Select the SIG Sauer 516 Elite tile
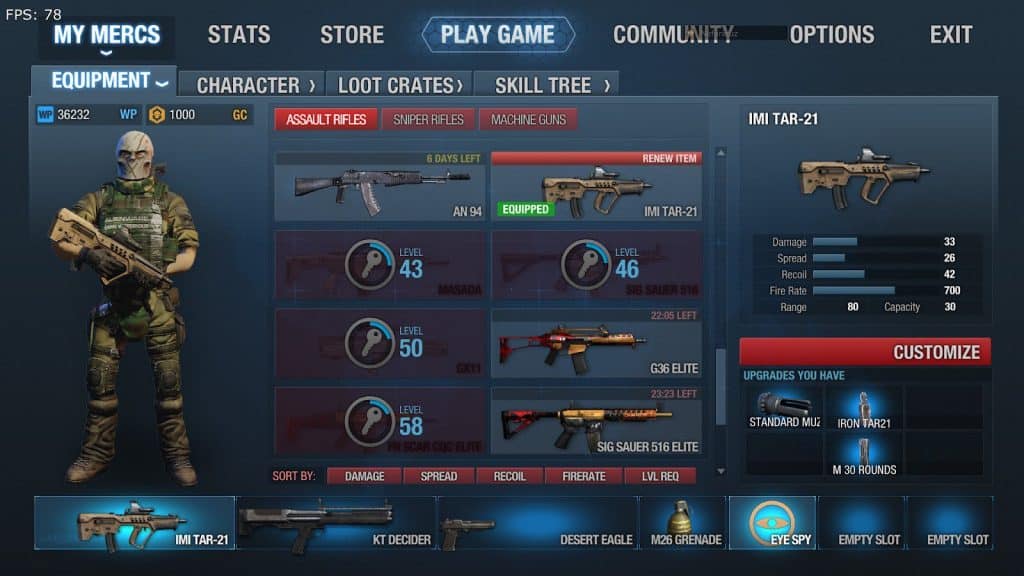Viewport: 1024px width, 576px height. pos(597,421)
